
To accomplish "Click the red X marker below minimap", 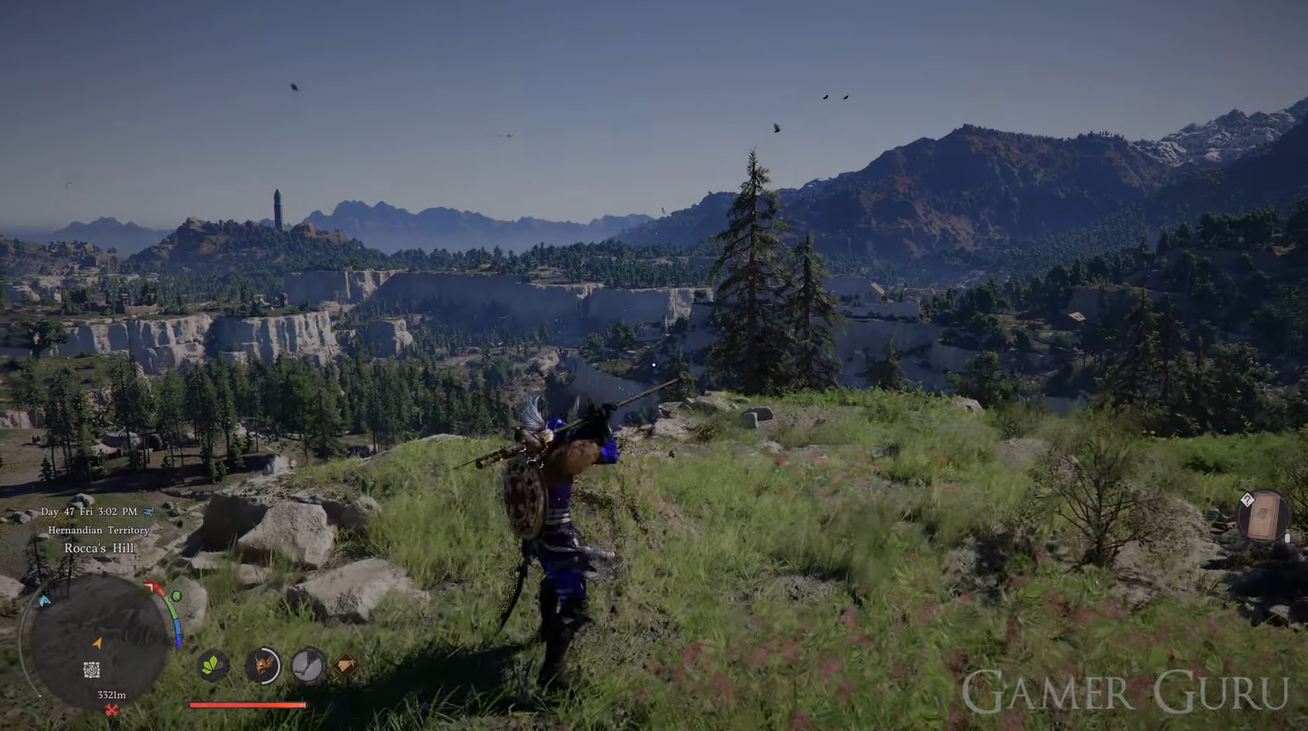I will click(112, 710).
